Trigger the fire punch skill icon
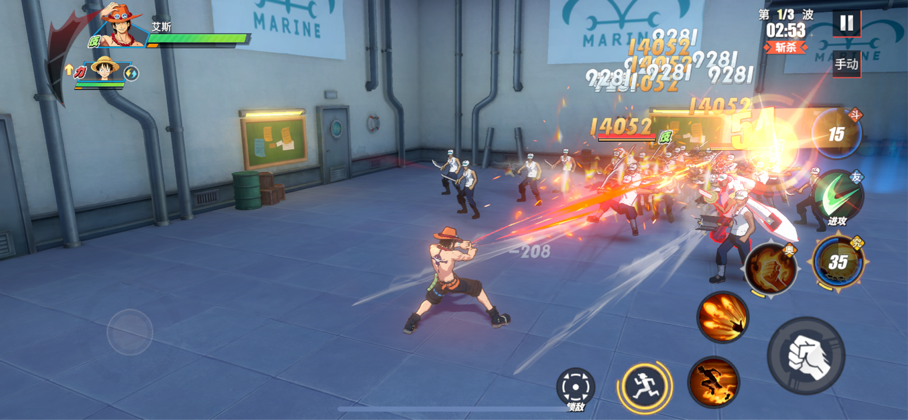 pyautogui.click(x=770, y=267)
